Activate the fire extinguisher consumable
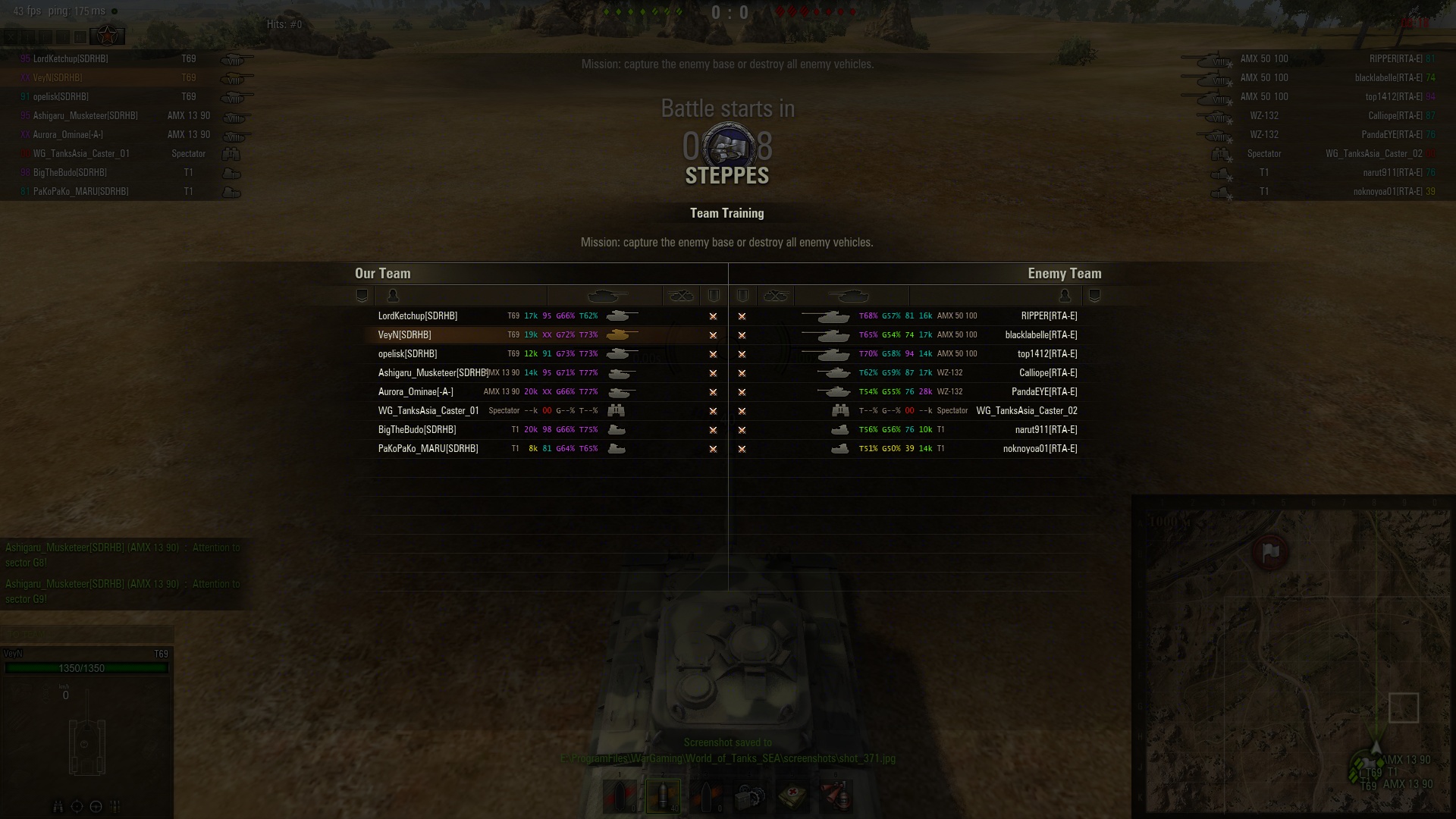The width and height of the screenshot is (1456, 819). point(836,796)
